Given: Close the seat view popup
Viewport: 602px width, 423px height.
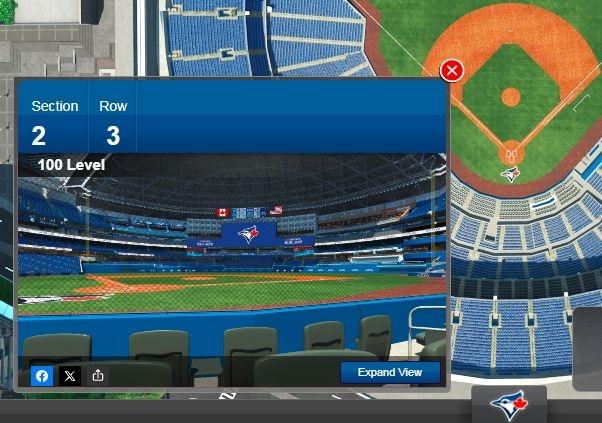Looking at the screenshot, I should click(x=452, y=70).
